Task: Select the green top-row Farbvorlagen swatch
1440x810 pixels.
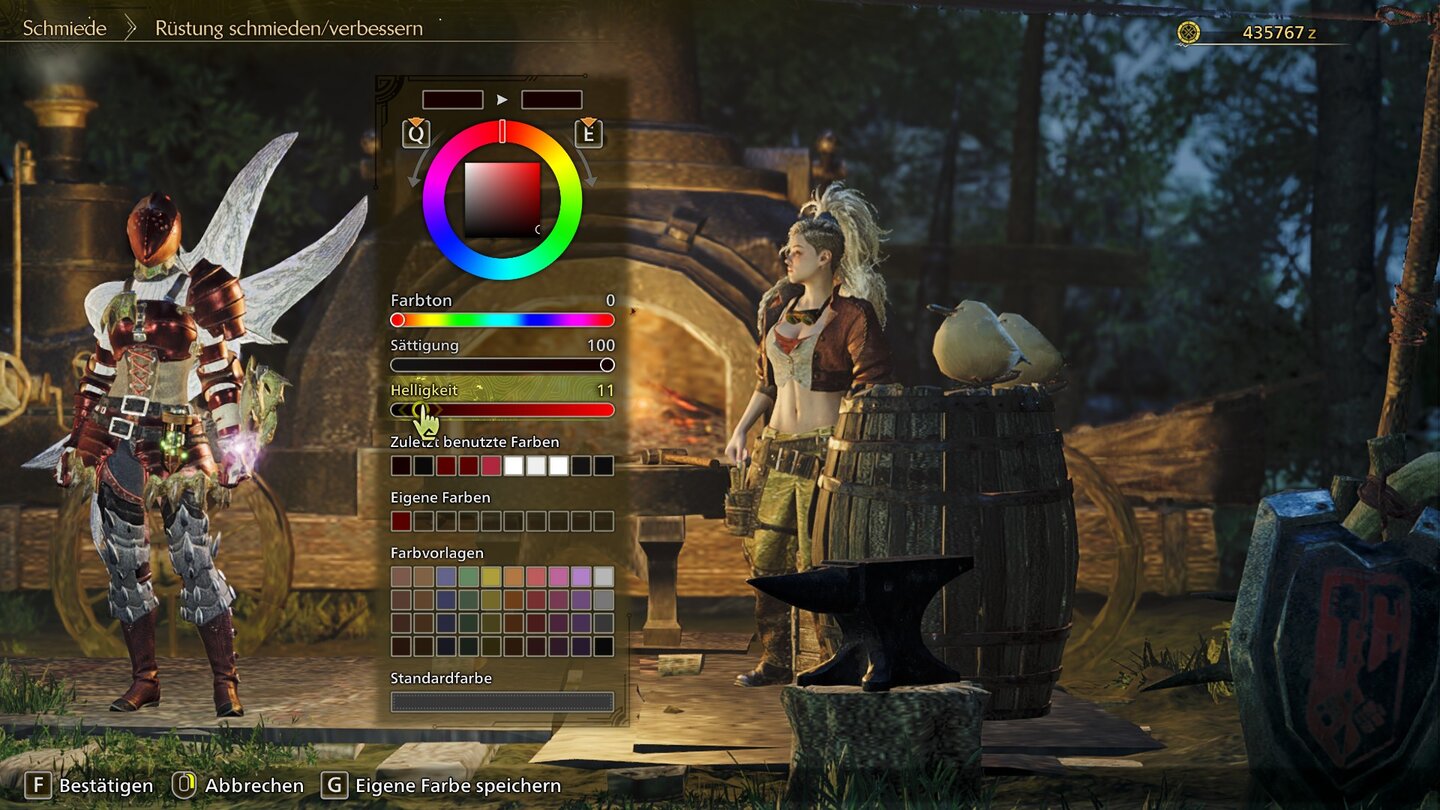Action: (468, 577)
